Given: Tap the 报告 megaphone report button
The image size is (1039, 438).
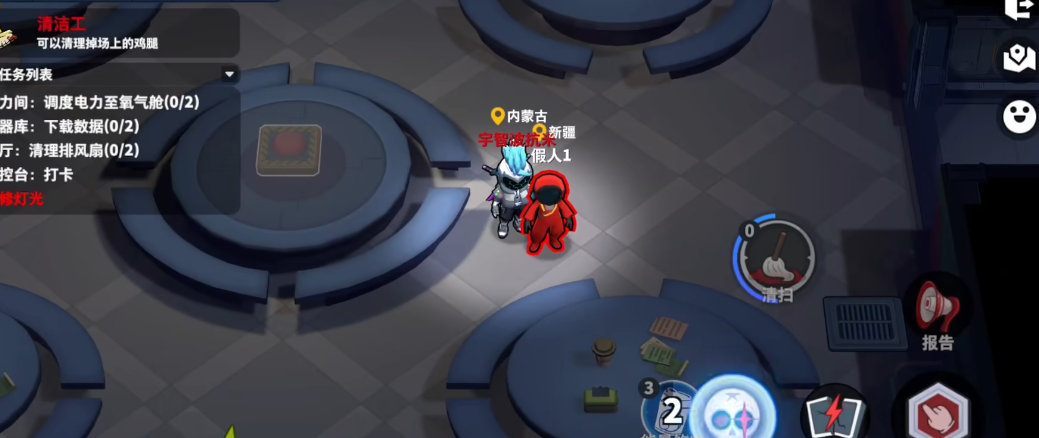Looking at the screenshot, I should pos(937,310).
